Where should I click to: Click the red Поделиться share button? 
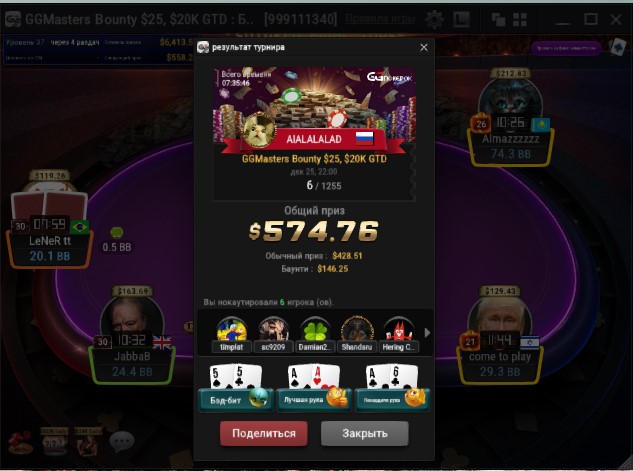(x=264, y=434)
